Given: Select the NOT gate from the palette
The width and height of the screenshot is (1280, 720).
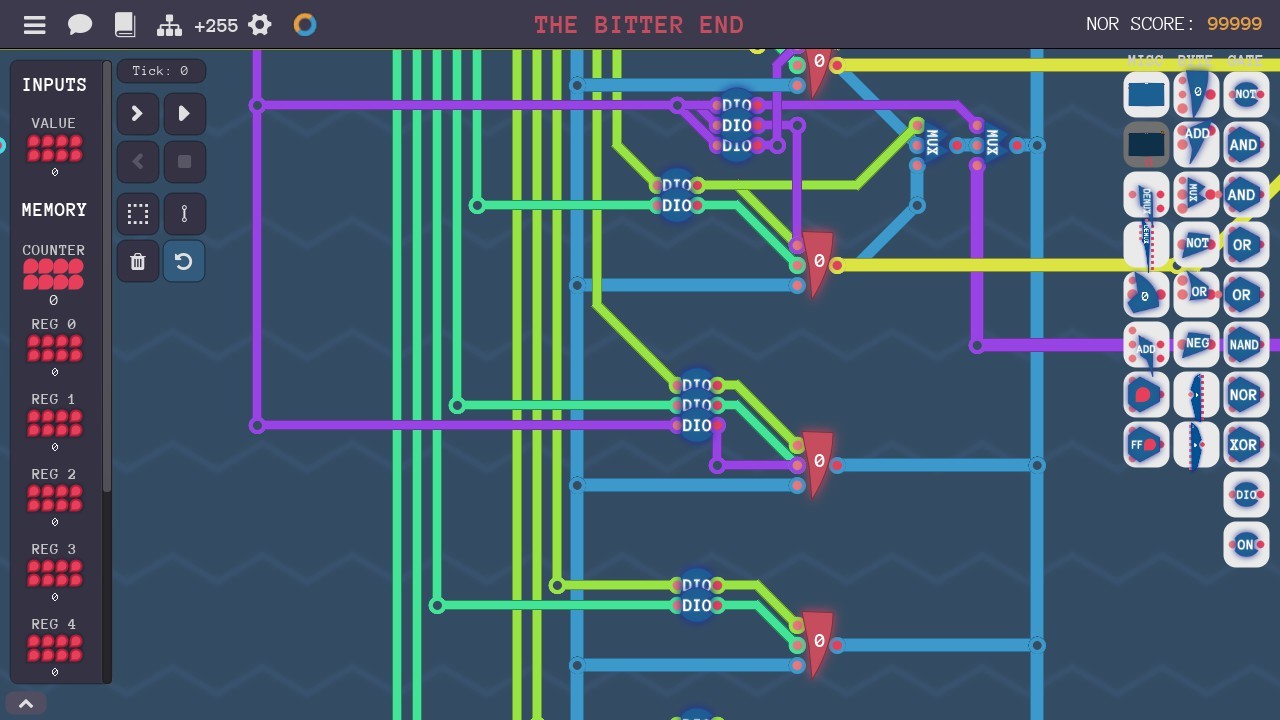Looking at the screenshot, I should (x=1245, y=94).
